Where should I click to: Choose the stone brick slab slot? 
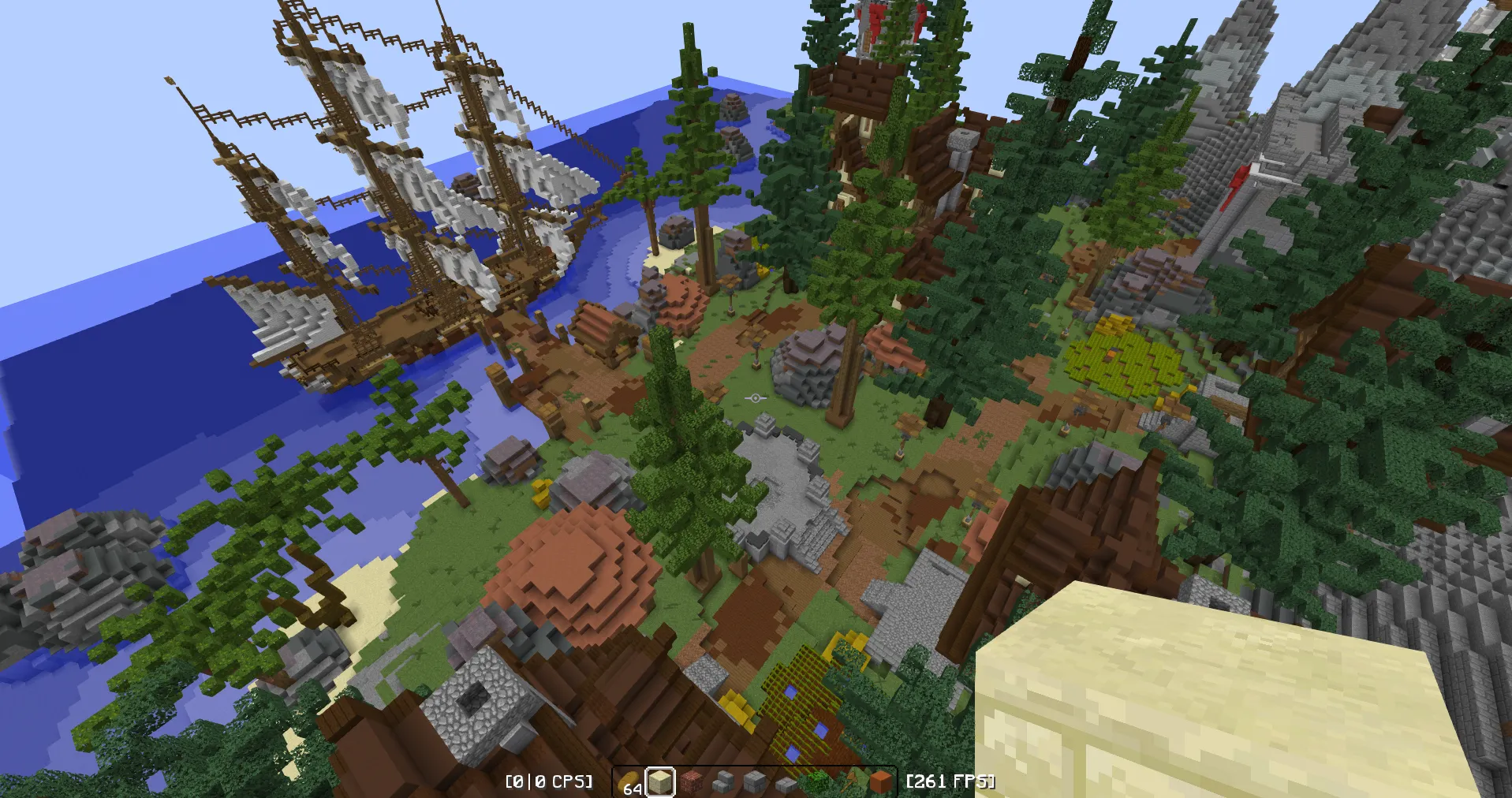click(x=786, y=782)
